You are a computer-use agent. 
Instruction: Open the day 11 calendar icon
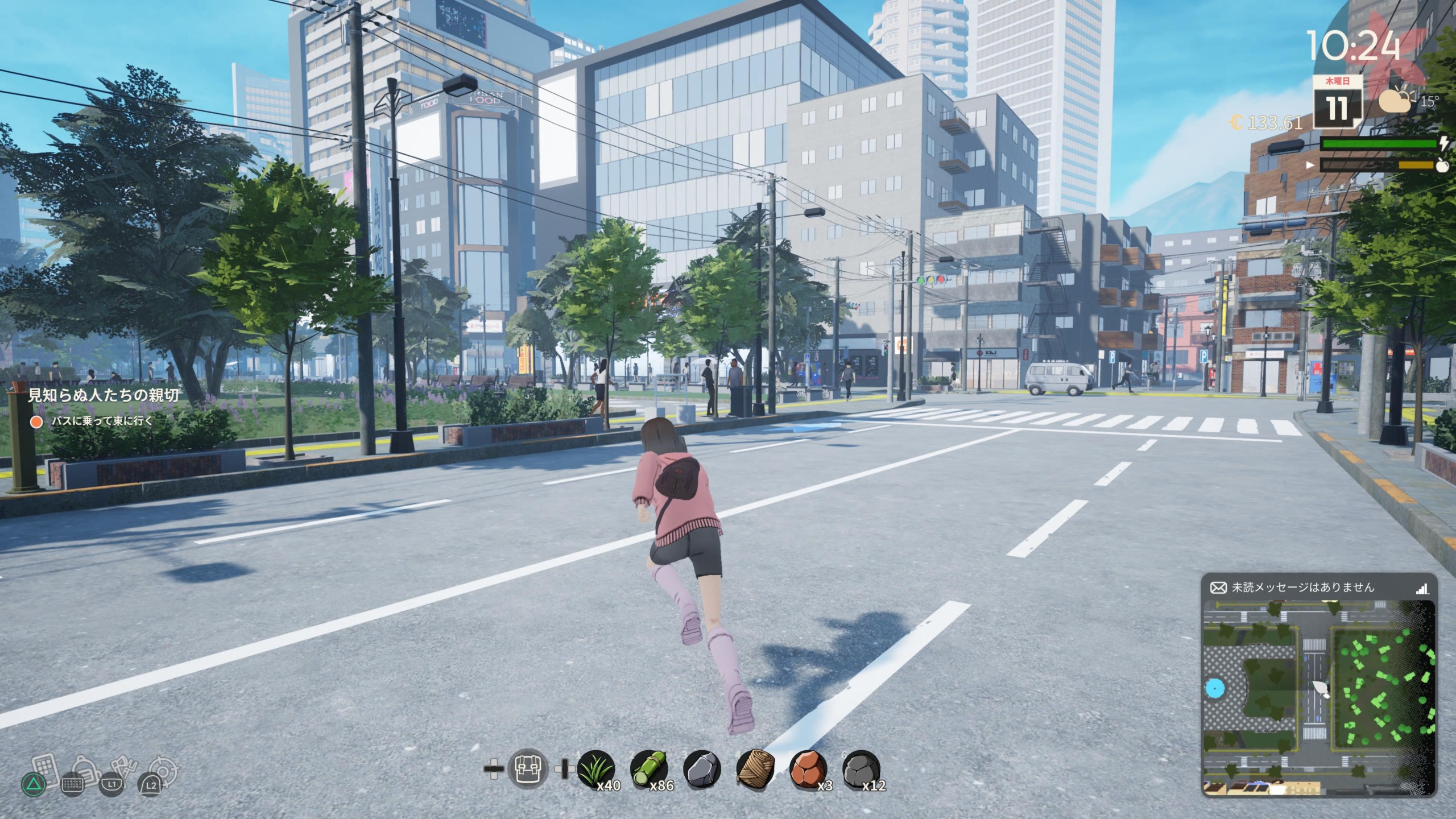coord(1337,104)
